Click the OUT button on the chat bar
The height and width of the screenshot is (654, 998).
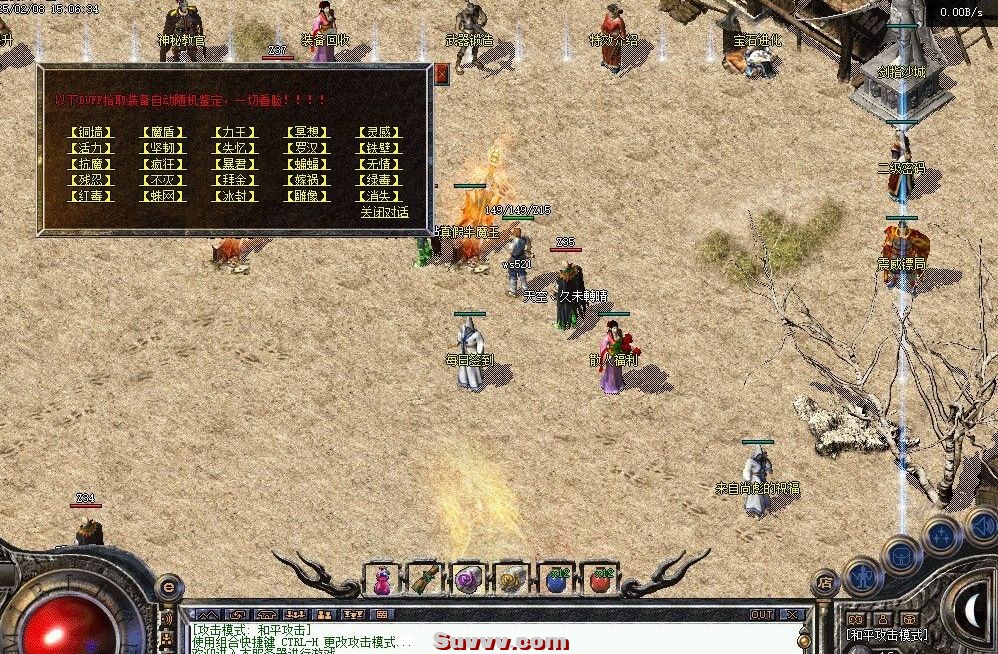pyautogui.click(x=762, y=614)
